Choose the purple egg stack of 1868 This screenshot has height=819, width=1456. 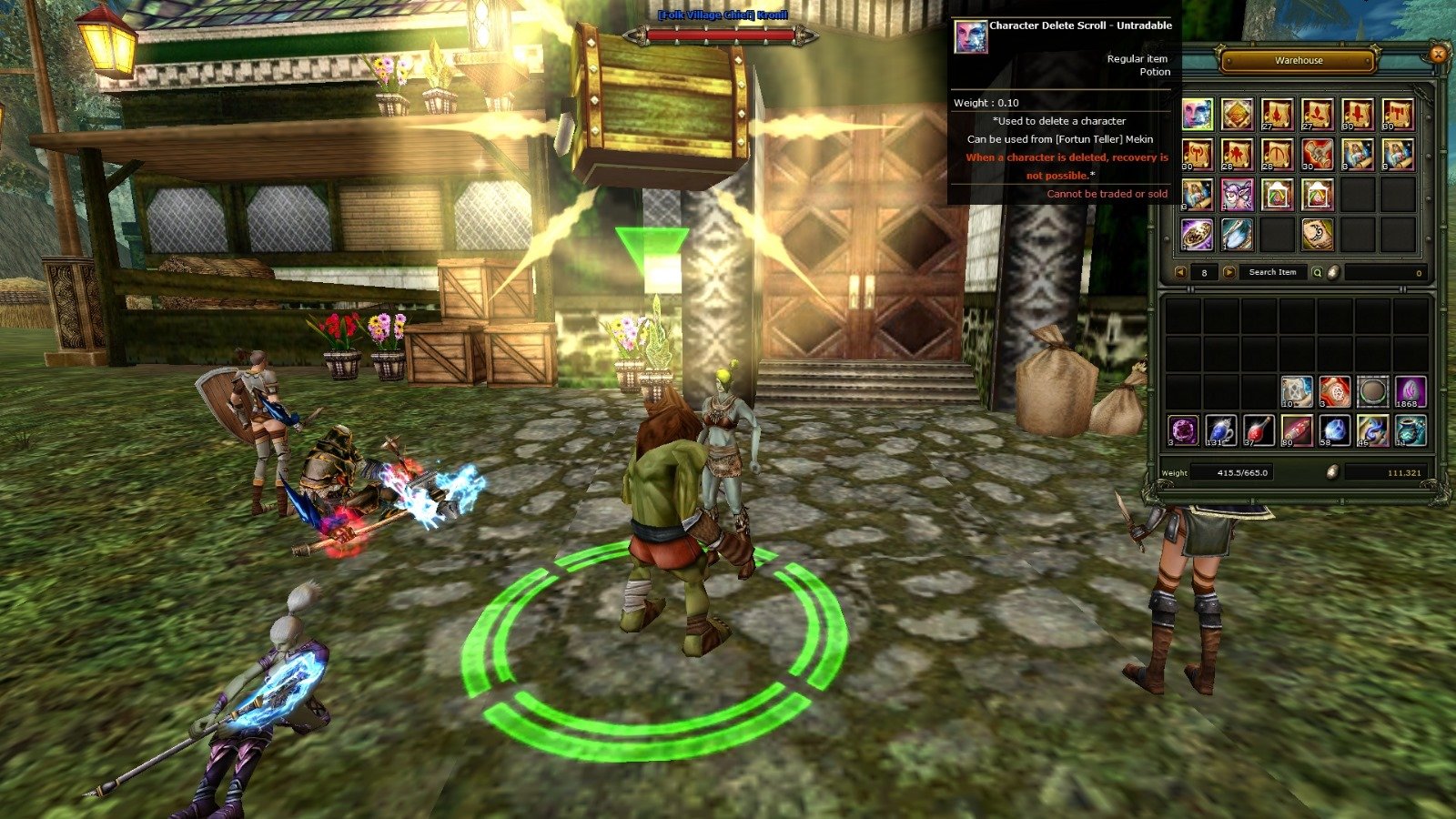(x=1410, y=391)
